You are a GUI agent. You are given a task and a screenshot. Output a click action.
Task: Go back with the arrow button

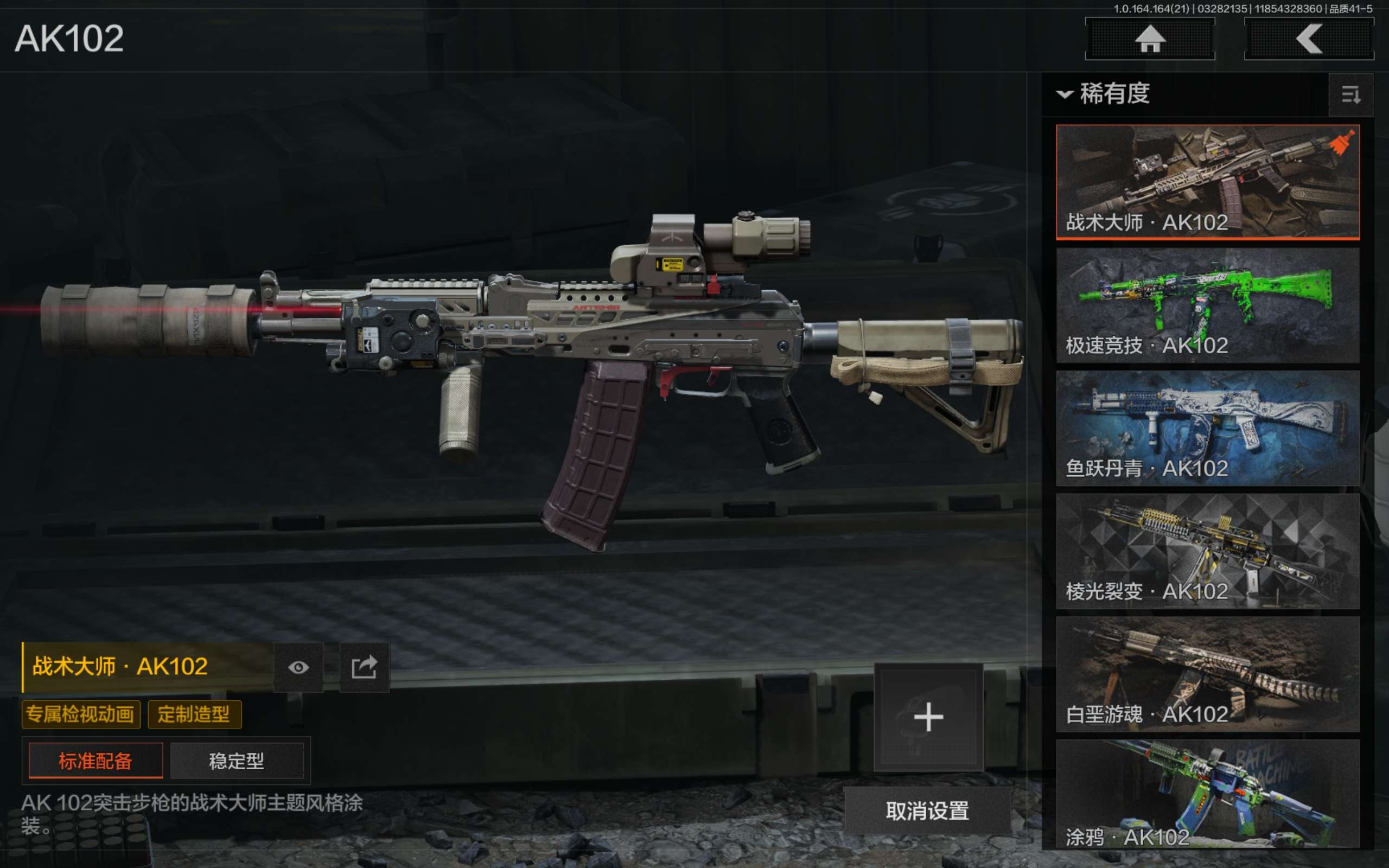tap(1309, 39)
